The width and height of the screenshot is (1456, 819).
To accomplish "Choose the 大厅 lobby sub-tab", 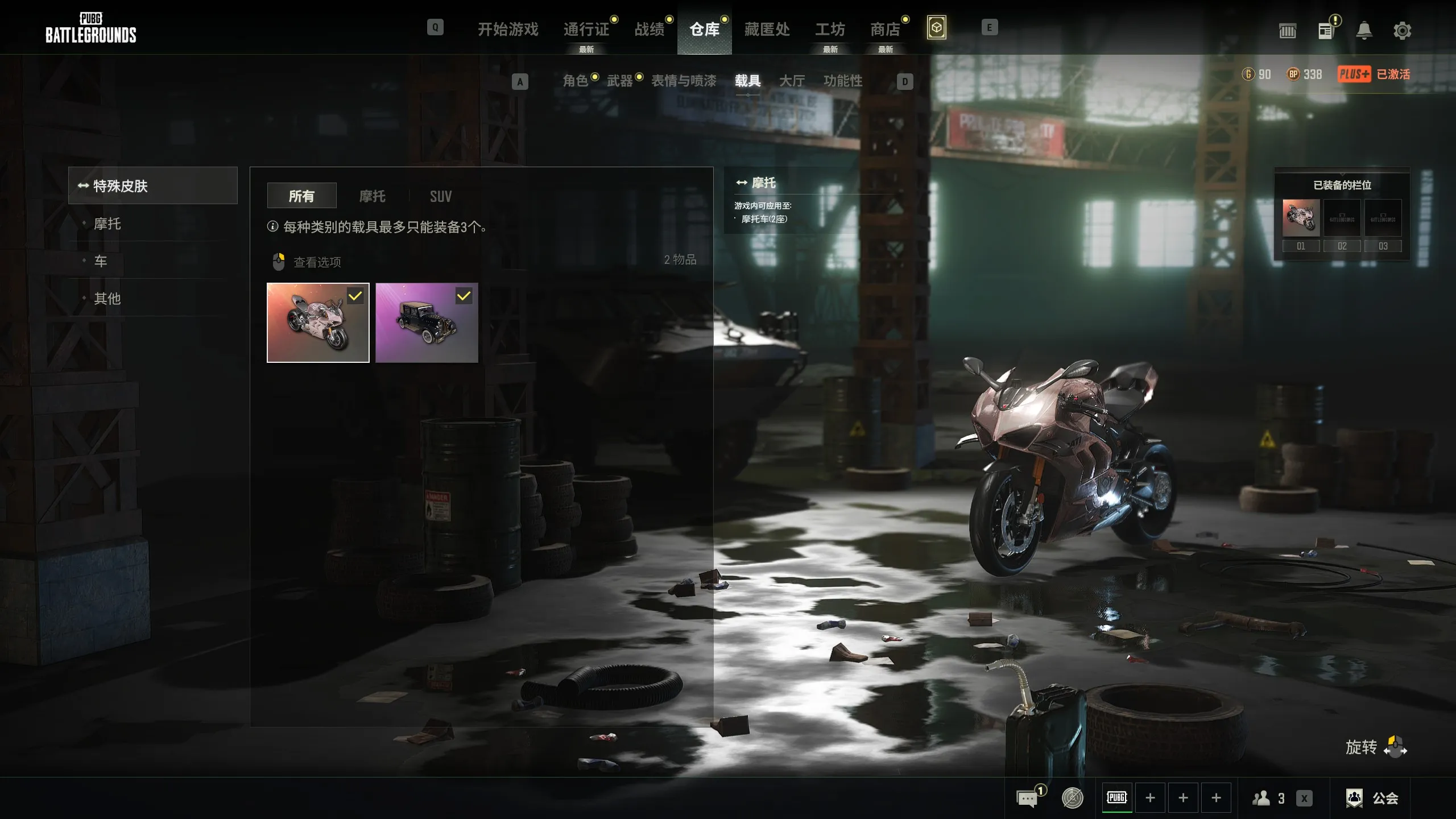I will click(792, 81).
